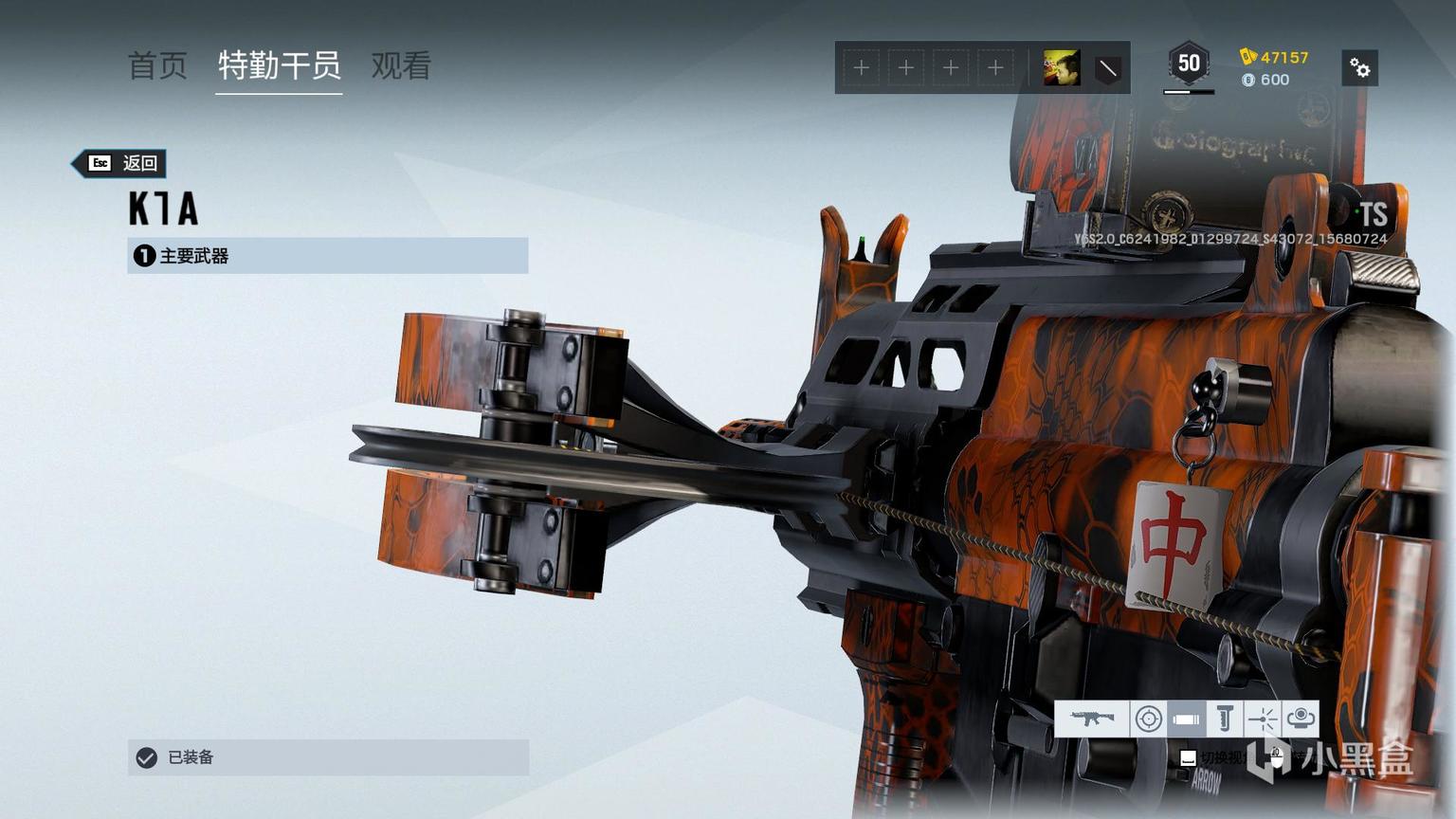This screenshot has width=1456, height=819.
Task: Click the 返回 back button
Action: (123, 163)
